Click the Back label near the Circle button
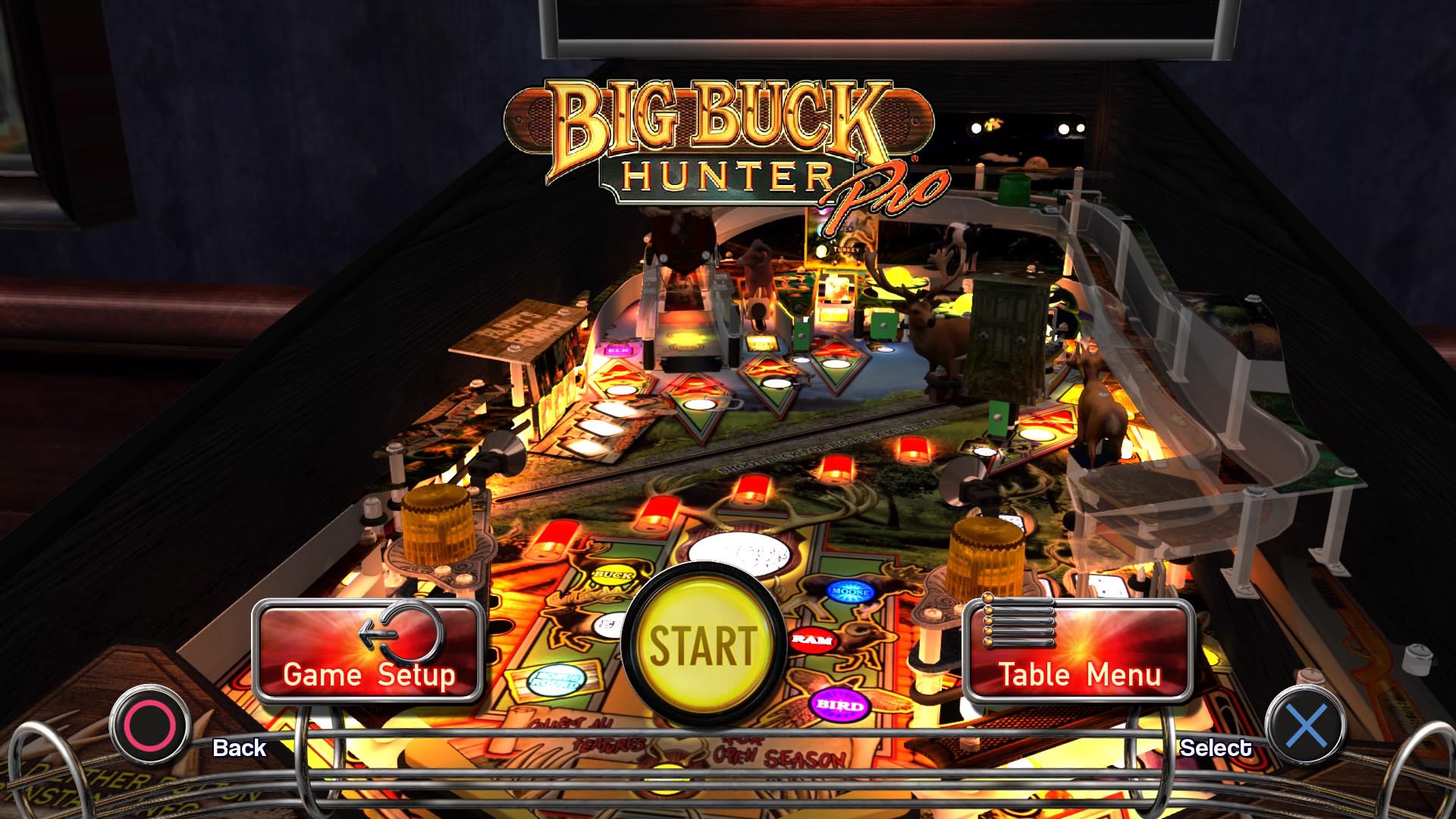Screen dimensions: 1456x819 [239, 748]
